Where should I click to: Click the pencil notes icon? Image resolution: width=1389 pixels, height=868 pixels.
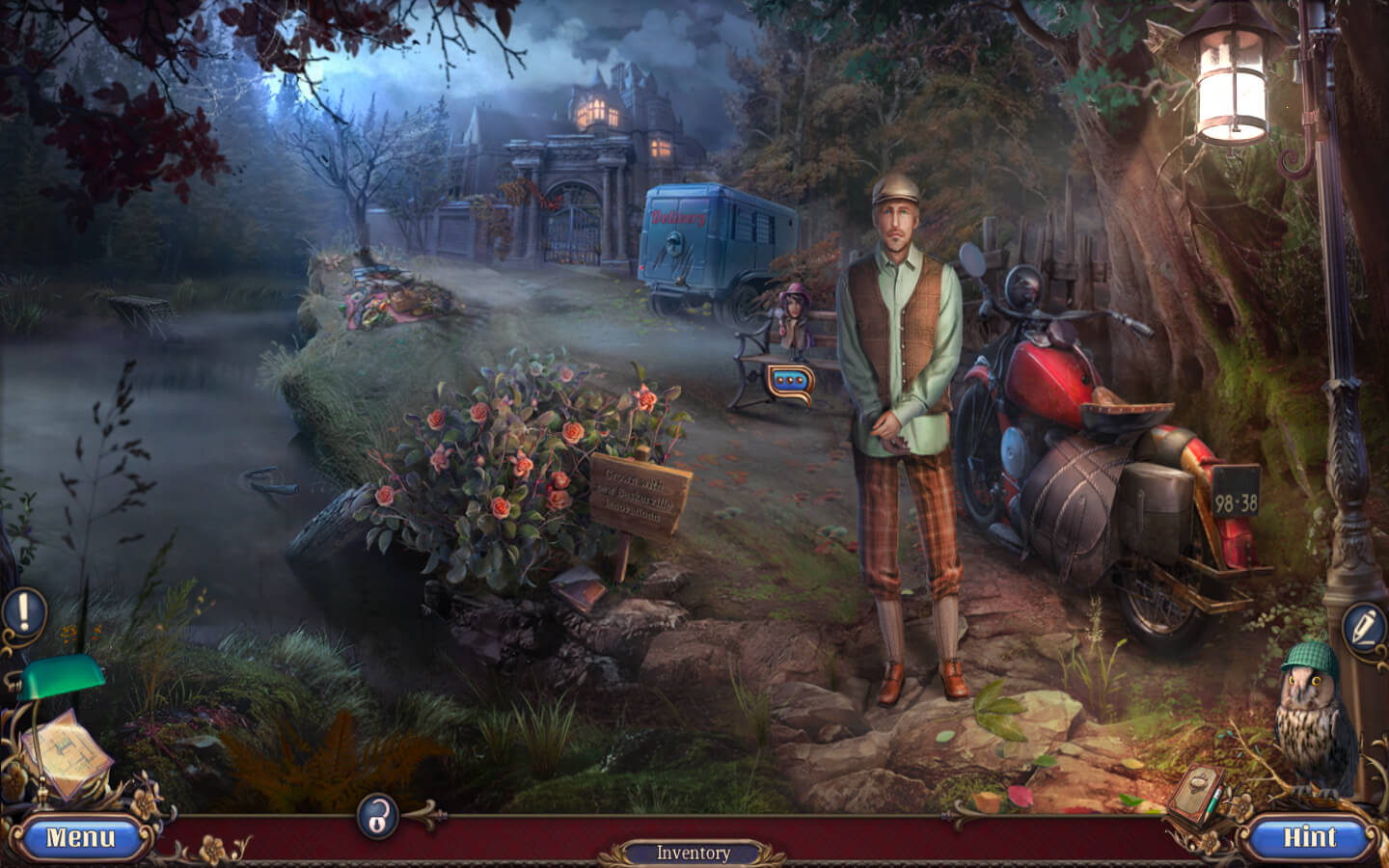click(x=1365, y=626)
